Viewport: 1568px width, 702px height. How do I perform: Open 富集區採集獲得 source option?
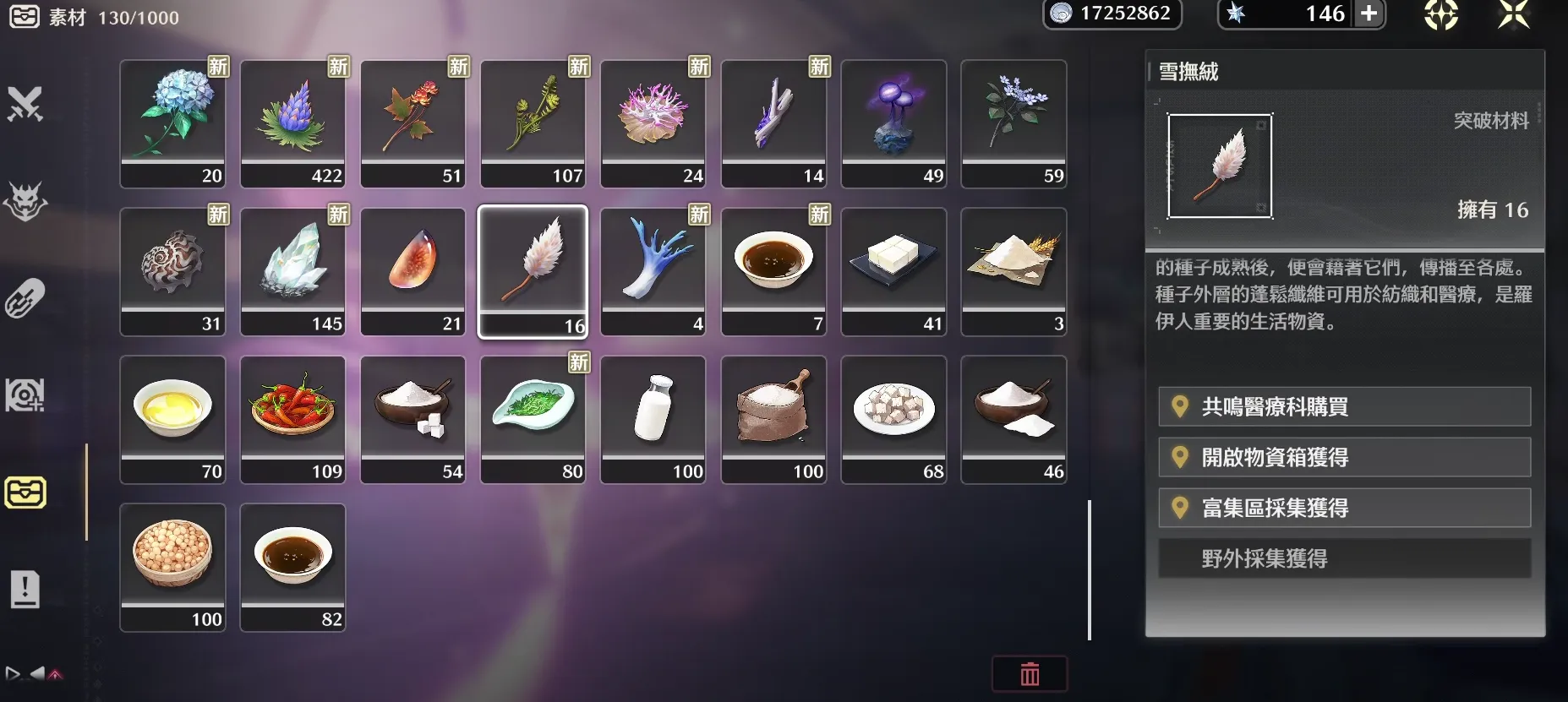coord(1344,509)
